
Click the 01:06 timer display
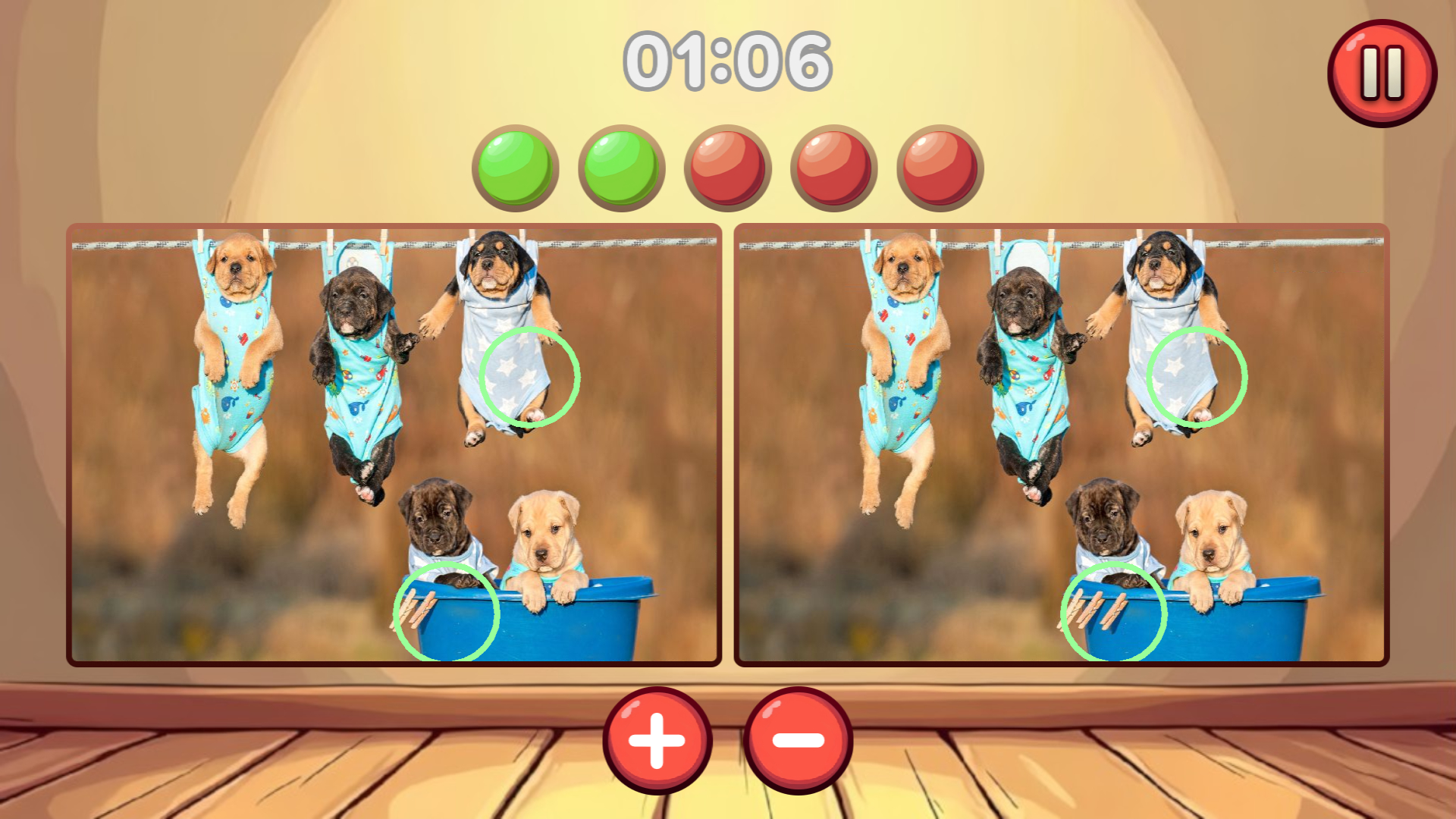[x=728, y=61]
